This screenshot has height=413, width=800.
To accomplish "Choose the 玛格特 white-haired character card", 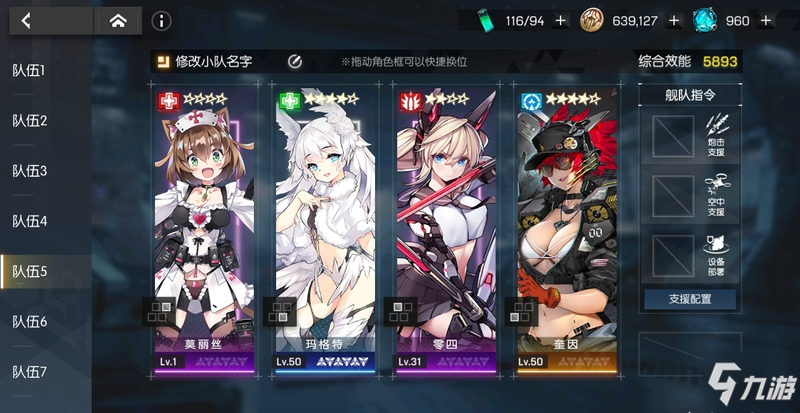I will point(325,230).
